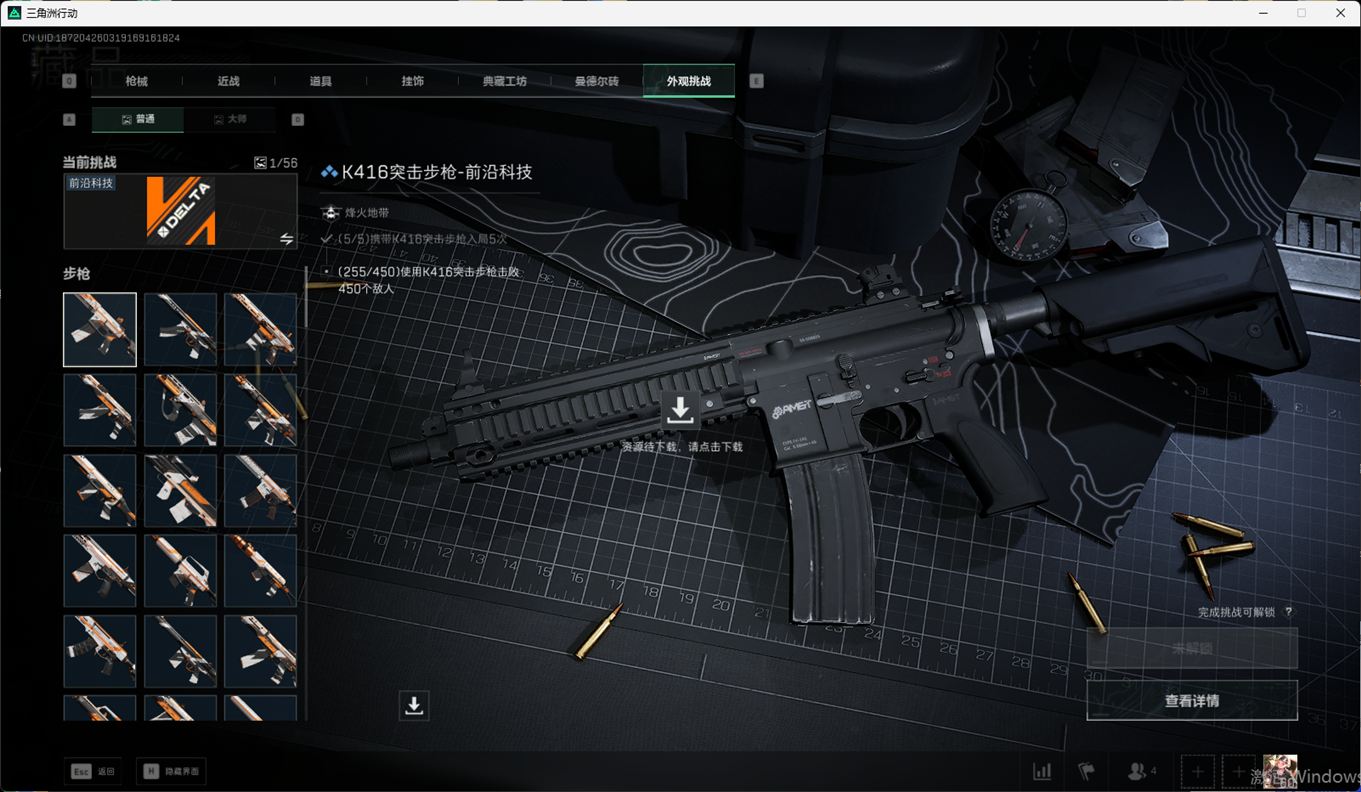The image size is (1361, 792).
Task: Click the download button below the skin list
Action: (x=414, y=705)
